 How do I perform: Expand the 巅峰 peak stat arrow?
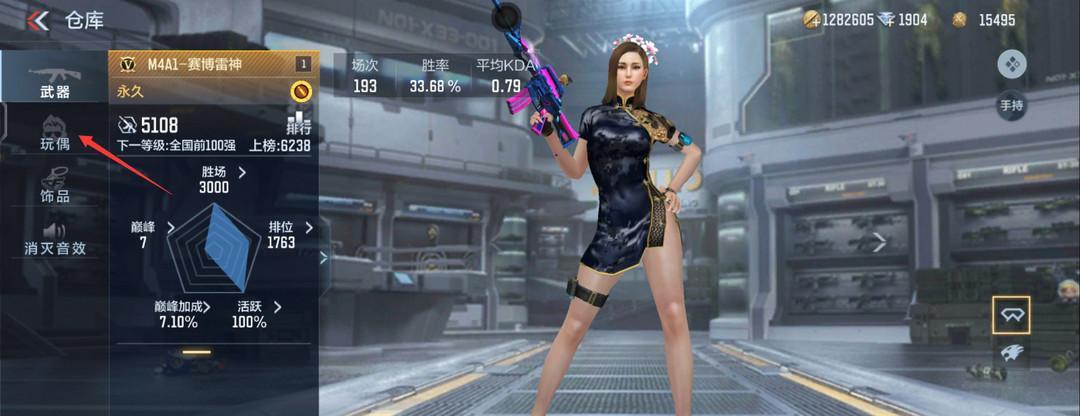[x=170, y=228]
